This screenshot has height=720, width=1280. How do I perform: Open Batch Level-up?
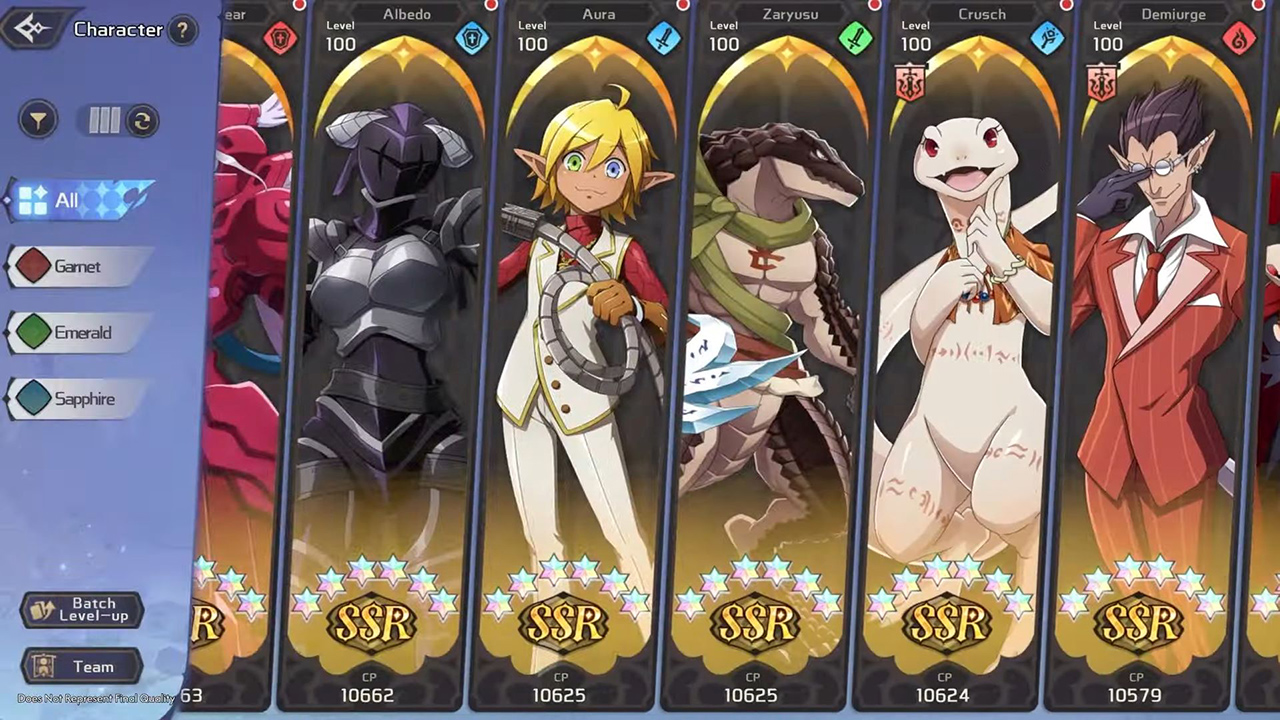pos(82,610)
